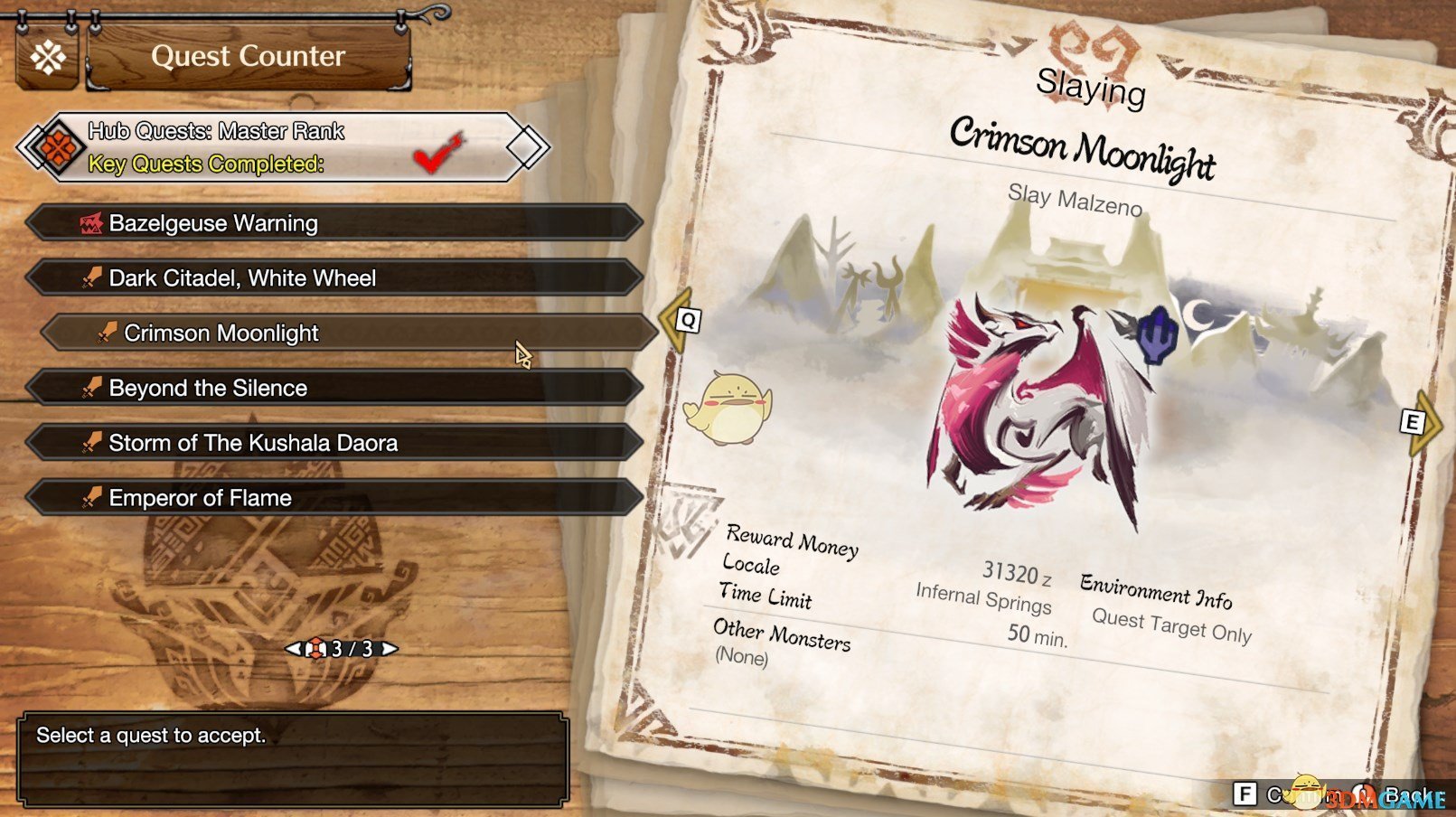Select the red monster icon beside Bazelgeuse Warning
The image size is (1456, 817).
point(89,222)
